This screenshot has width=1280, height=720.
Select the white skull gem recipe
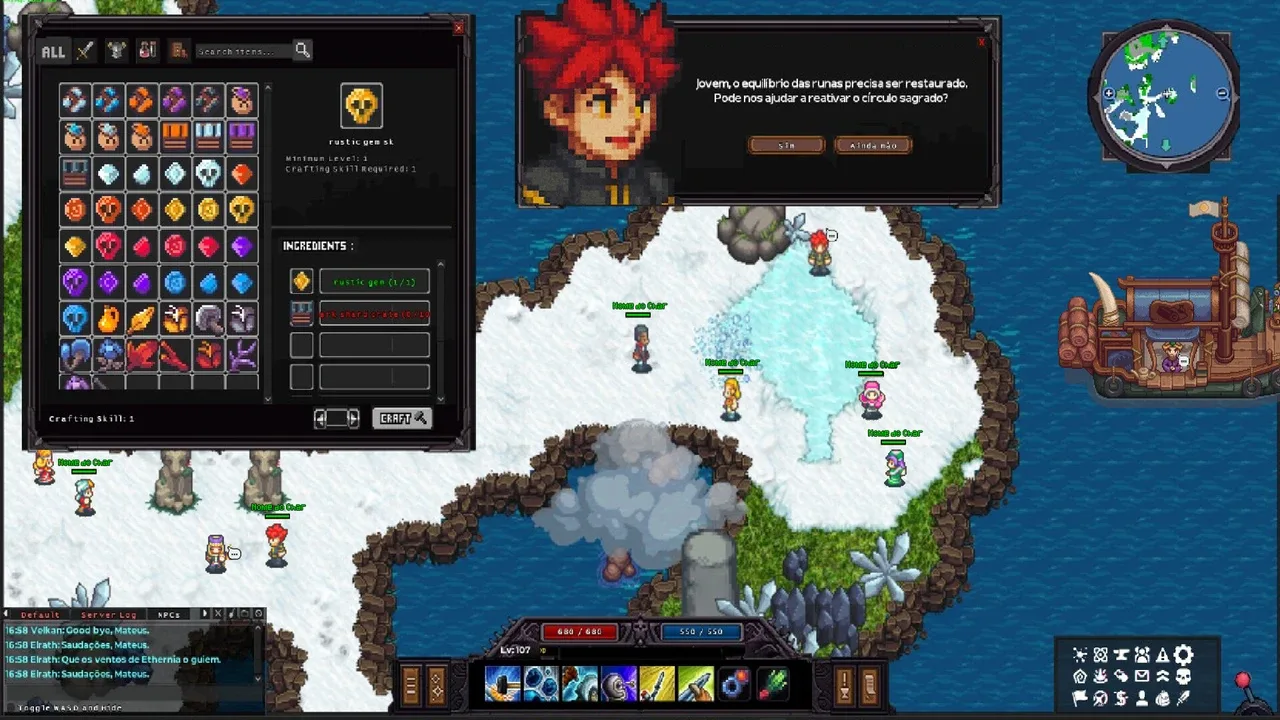[208, 173]
